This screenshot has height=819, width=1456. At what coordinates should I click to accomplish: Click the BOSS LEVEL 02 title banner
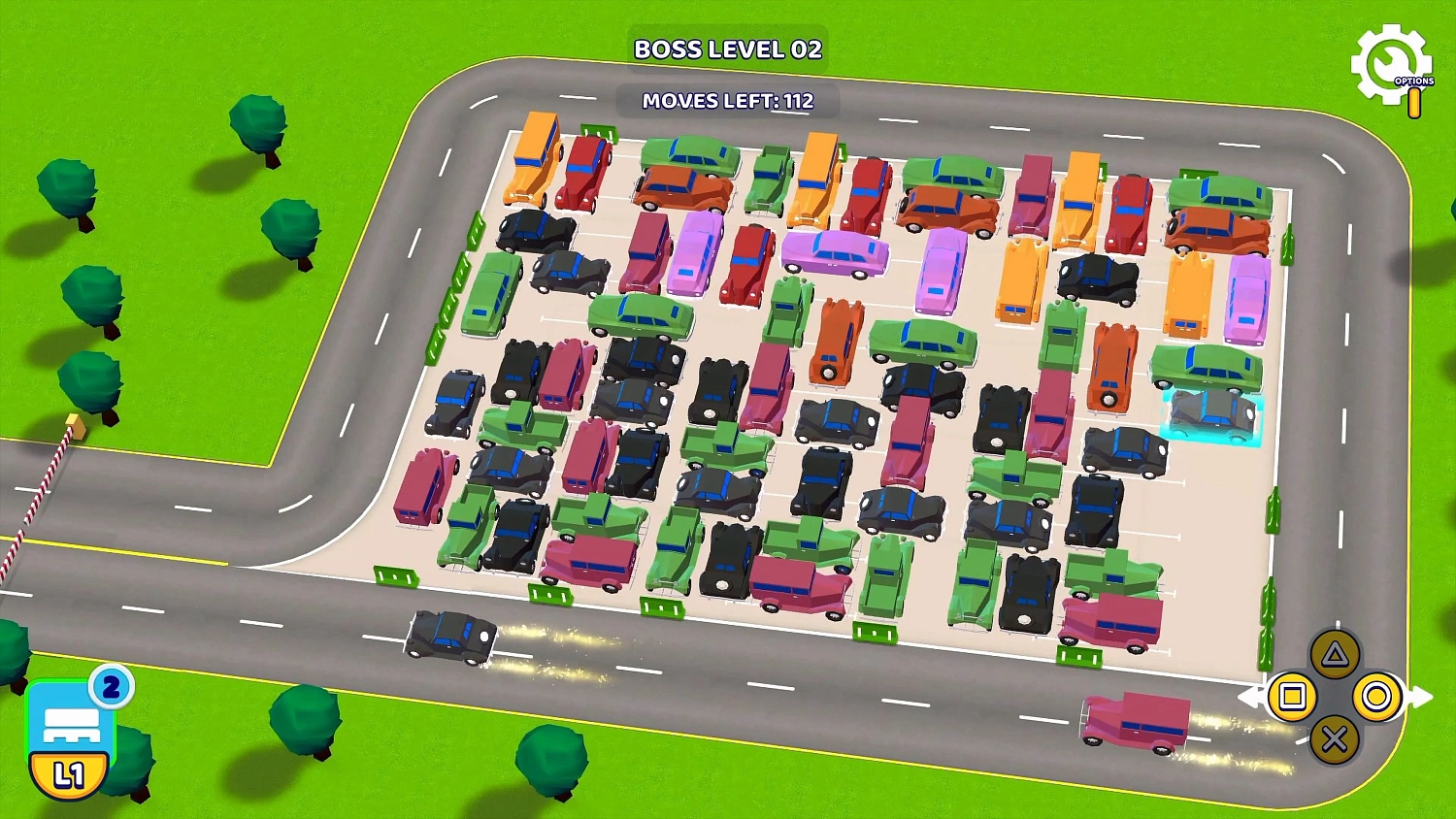(728, 49)
